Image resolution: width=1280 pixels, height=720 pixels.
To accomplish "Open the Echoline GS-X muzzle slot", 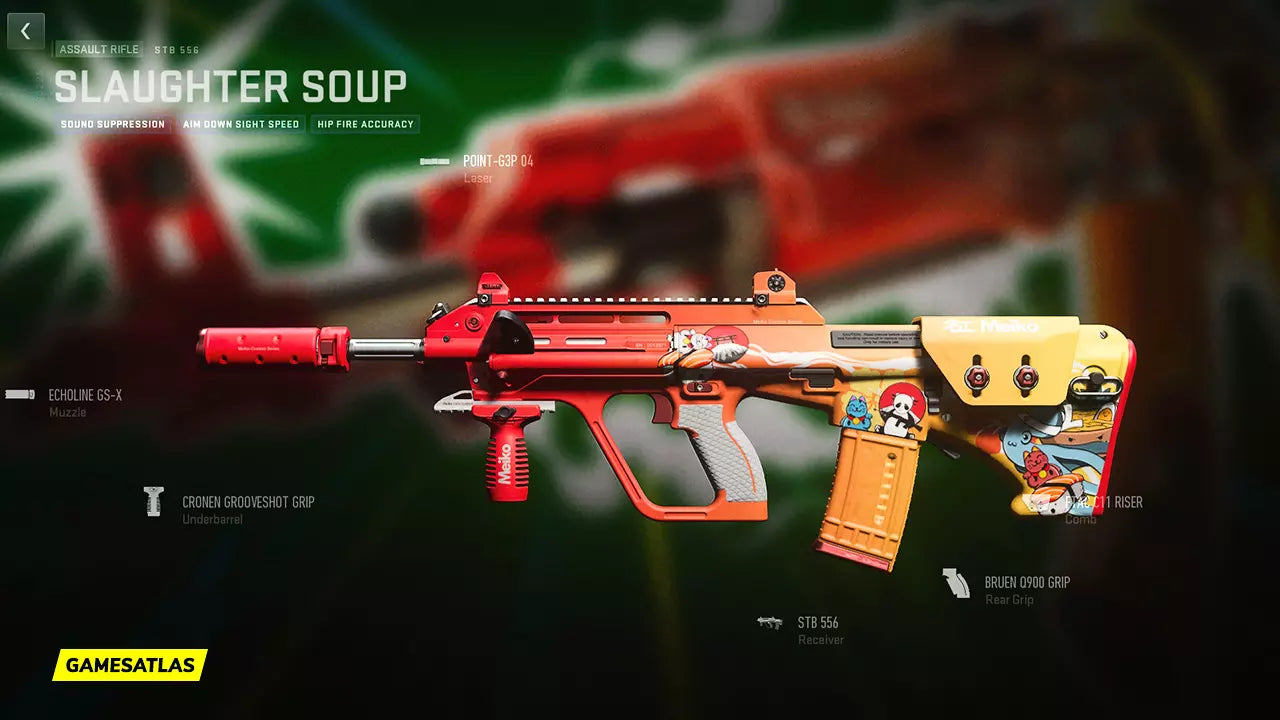I will [x=85, y=396].
